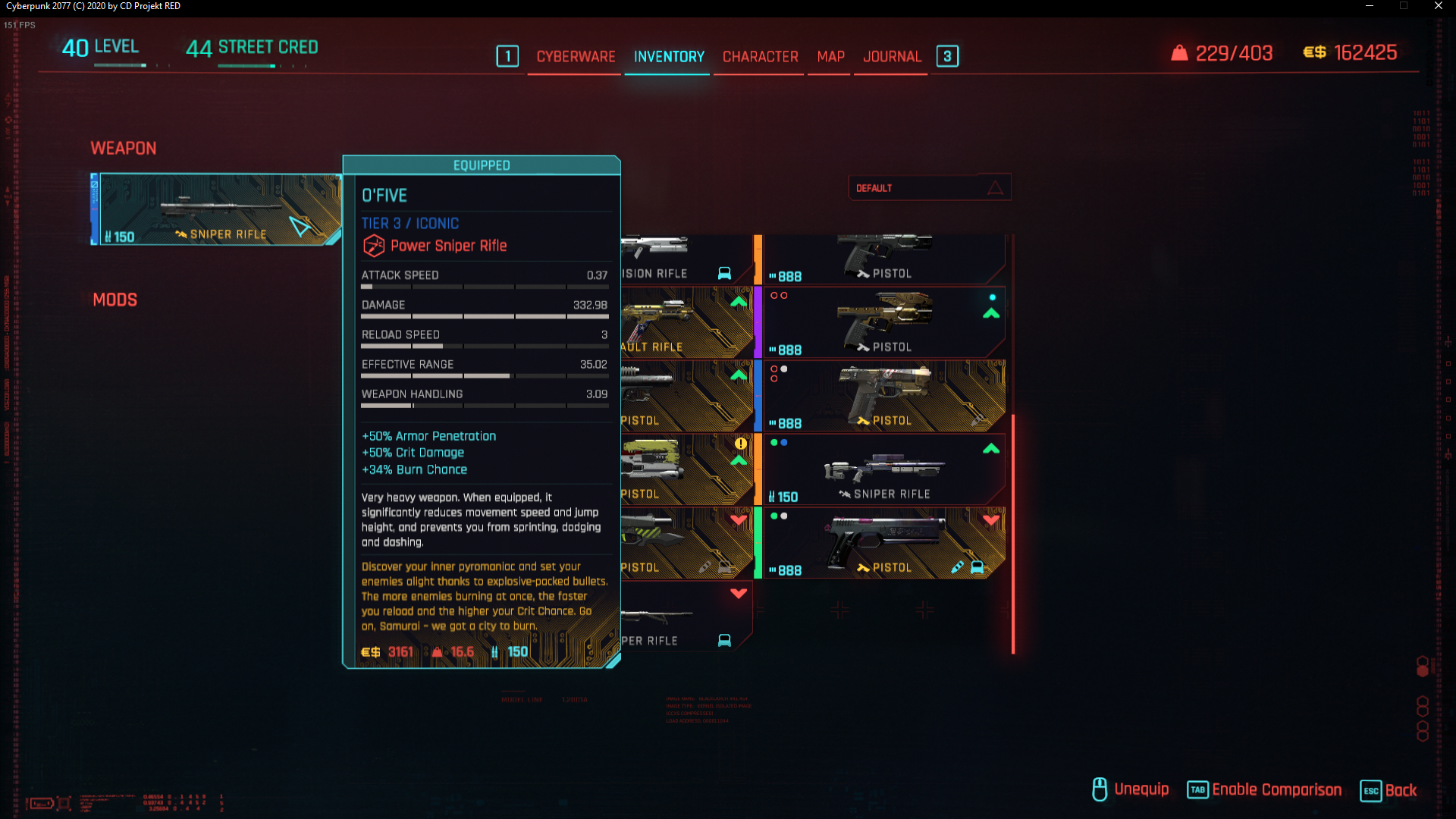Open the JOURNAL menu tab
Viewport: 1456px width, 819px height.
point(892,56)
